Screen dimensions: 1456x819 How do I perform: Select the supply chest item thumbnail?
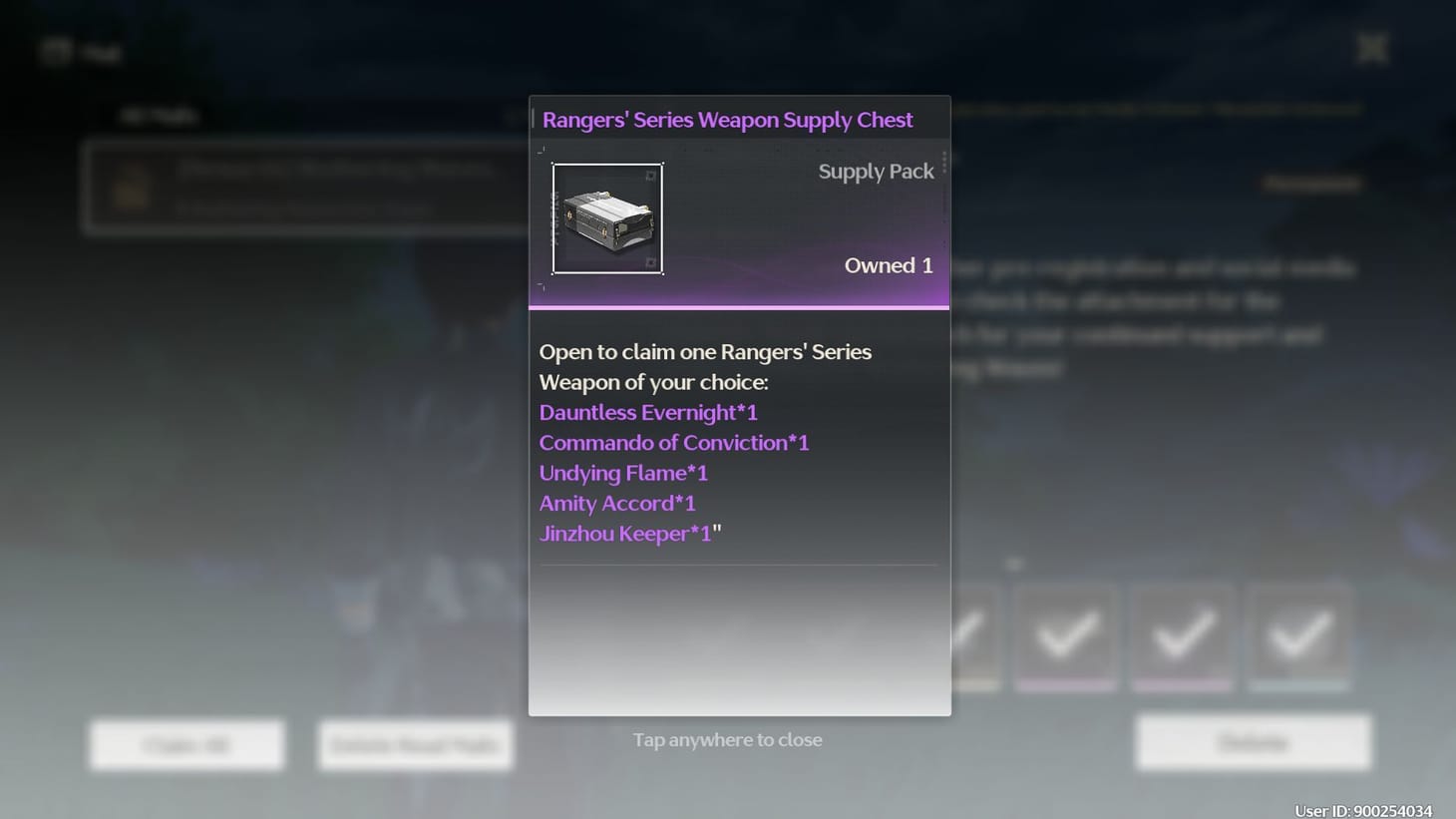(608, 218)
